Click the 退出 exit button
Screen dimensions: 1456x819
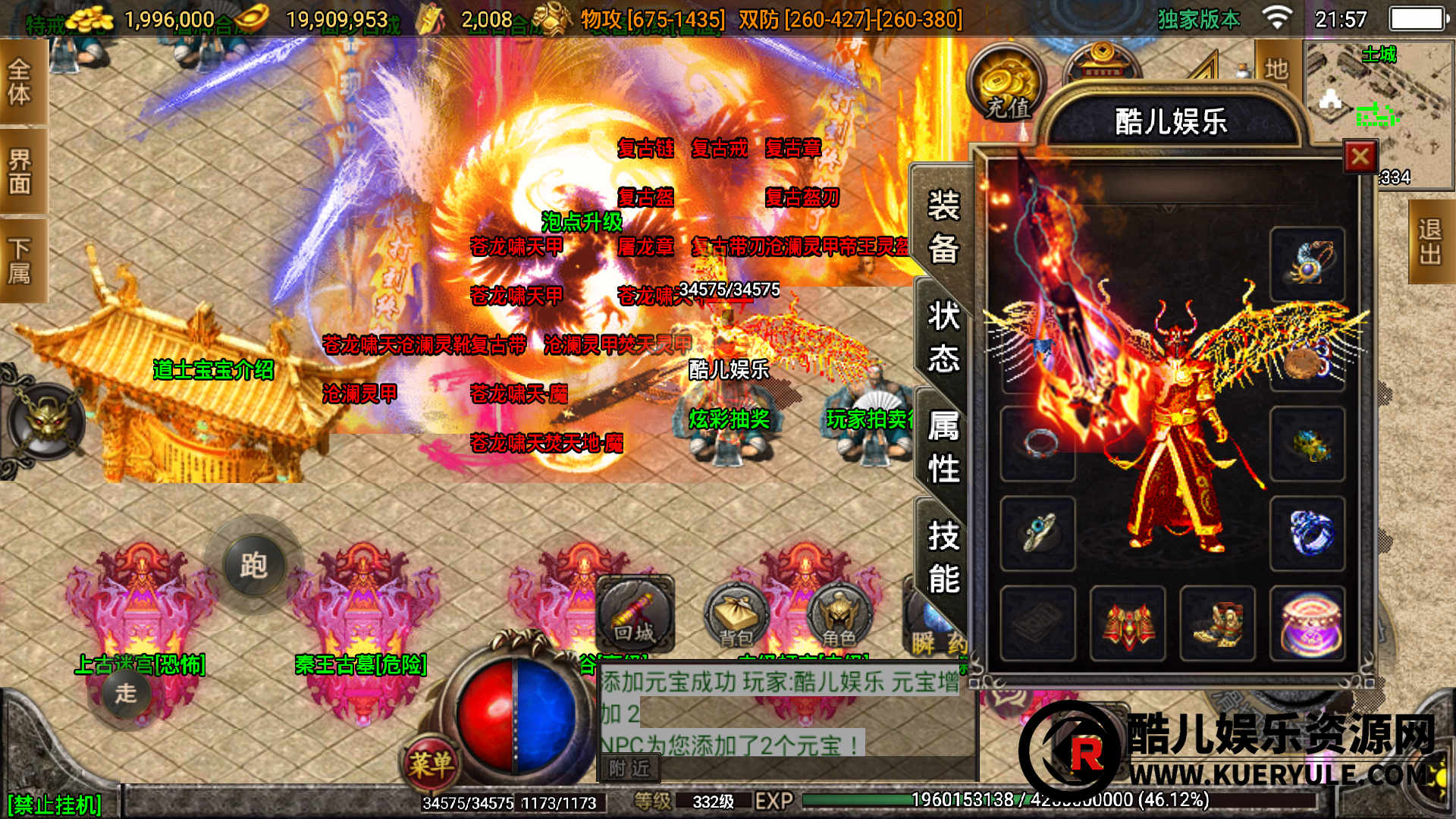[1430, 242]
